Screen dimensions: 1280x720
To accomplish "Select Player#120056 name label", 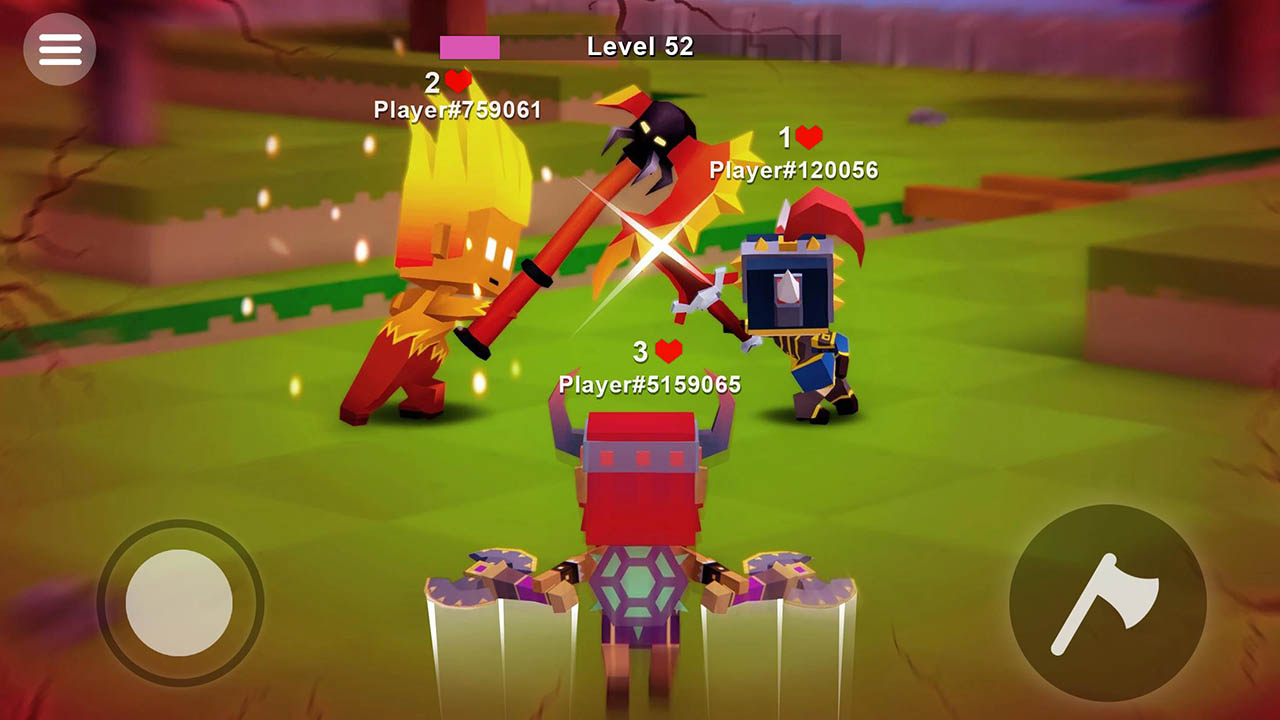I will coord(790,172).
